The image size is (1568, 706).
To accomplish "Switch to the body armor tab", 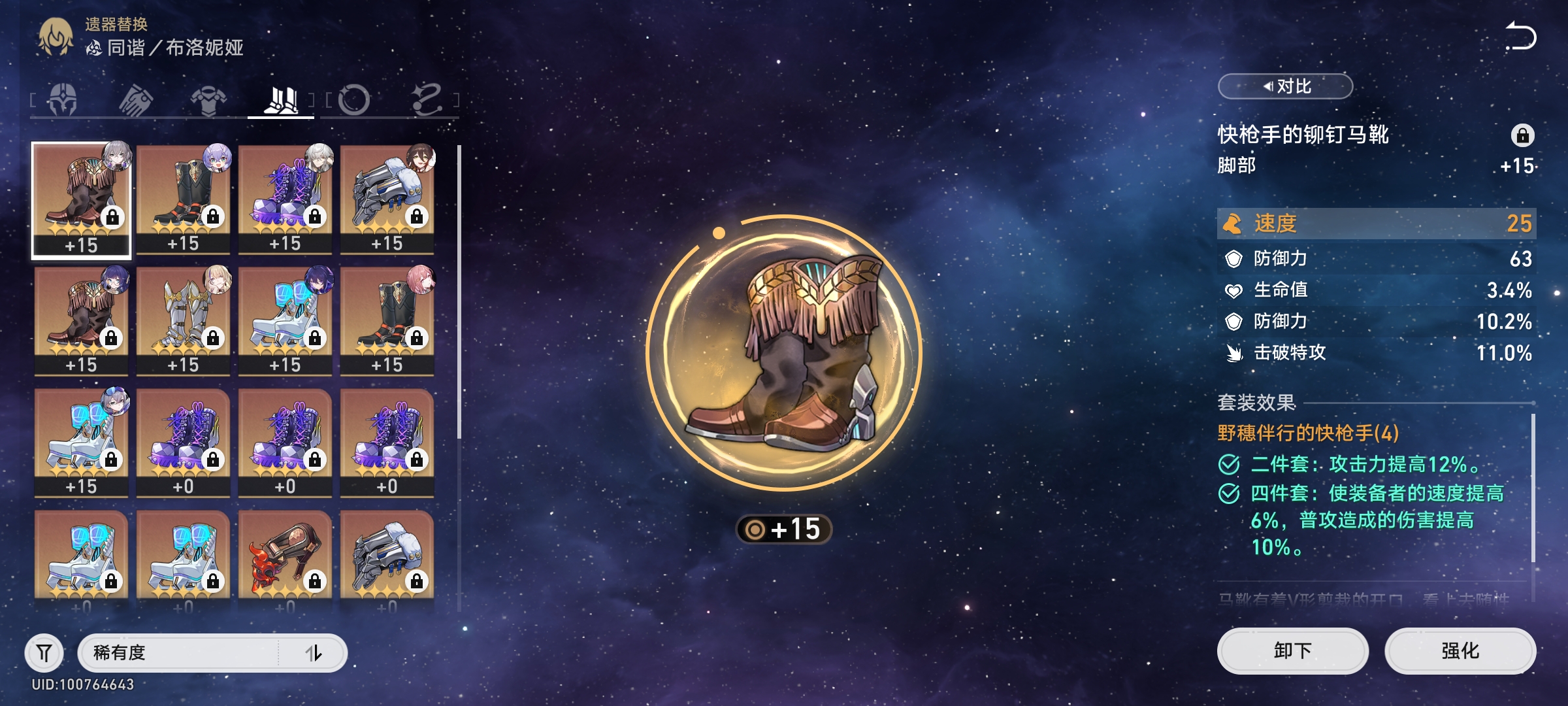I will [x=208, y=100].
